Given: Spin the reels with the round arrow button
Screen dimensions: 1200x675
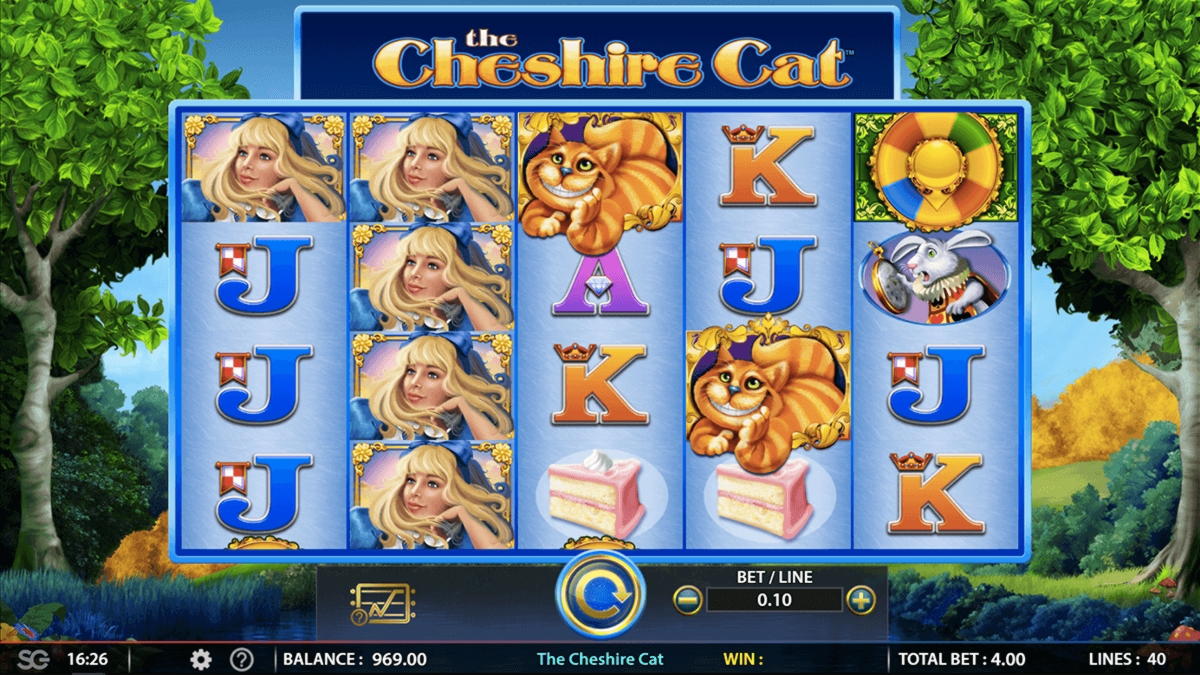Looking at the screenshot, I should pyautogui.click(x=600, y=595).
